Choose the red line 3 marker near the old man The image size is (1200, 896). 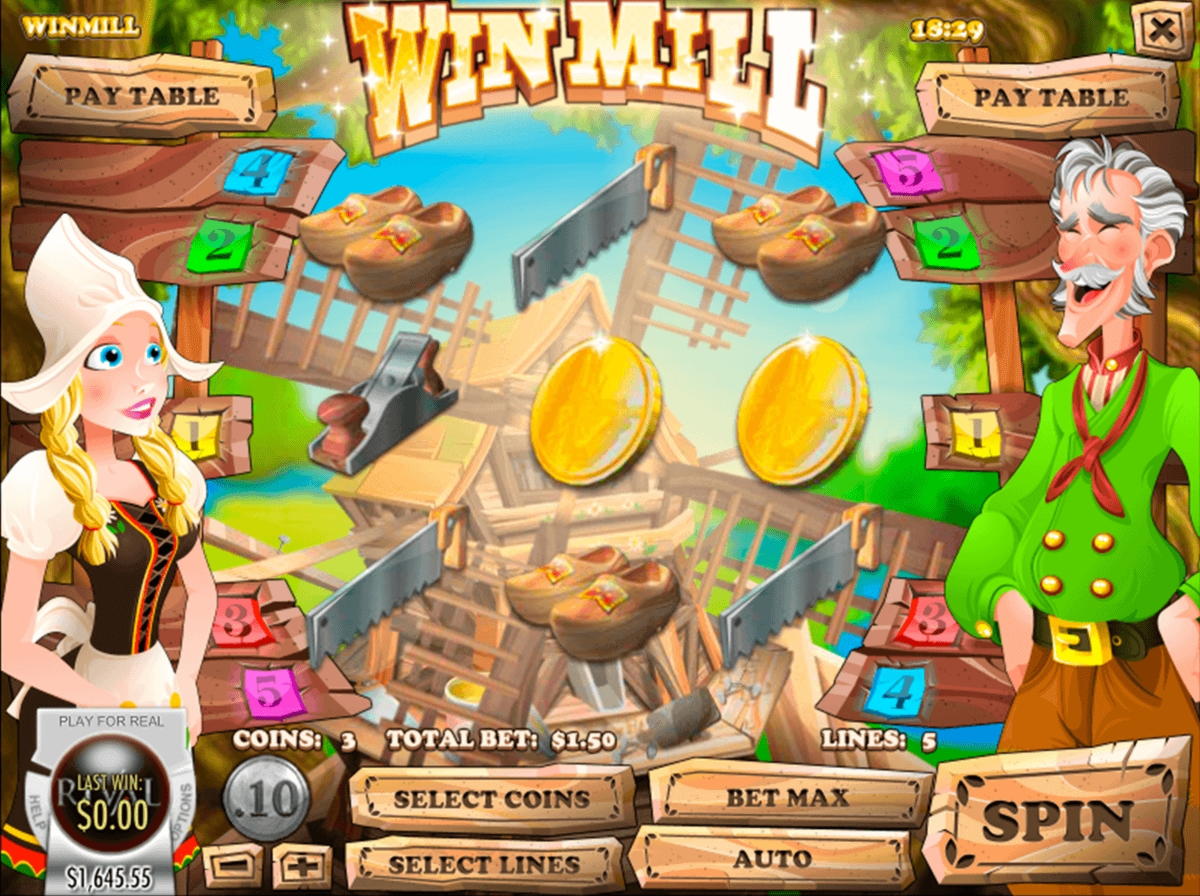tap(927, 622)
